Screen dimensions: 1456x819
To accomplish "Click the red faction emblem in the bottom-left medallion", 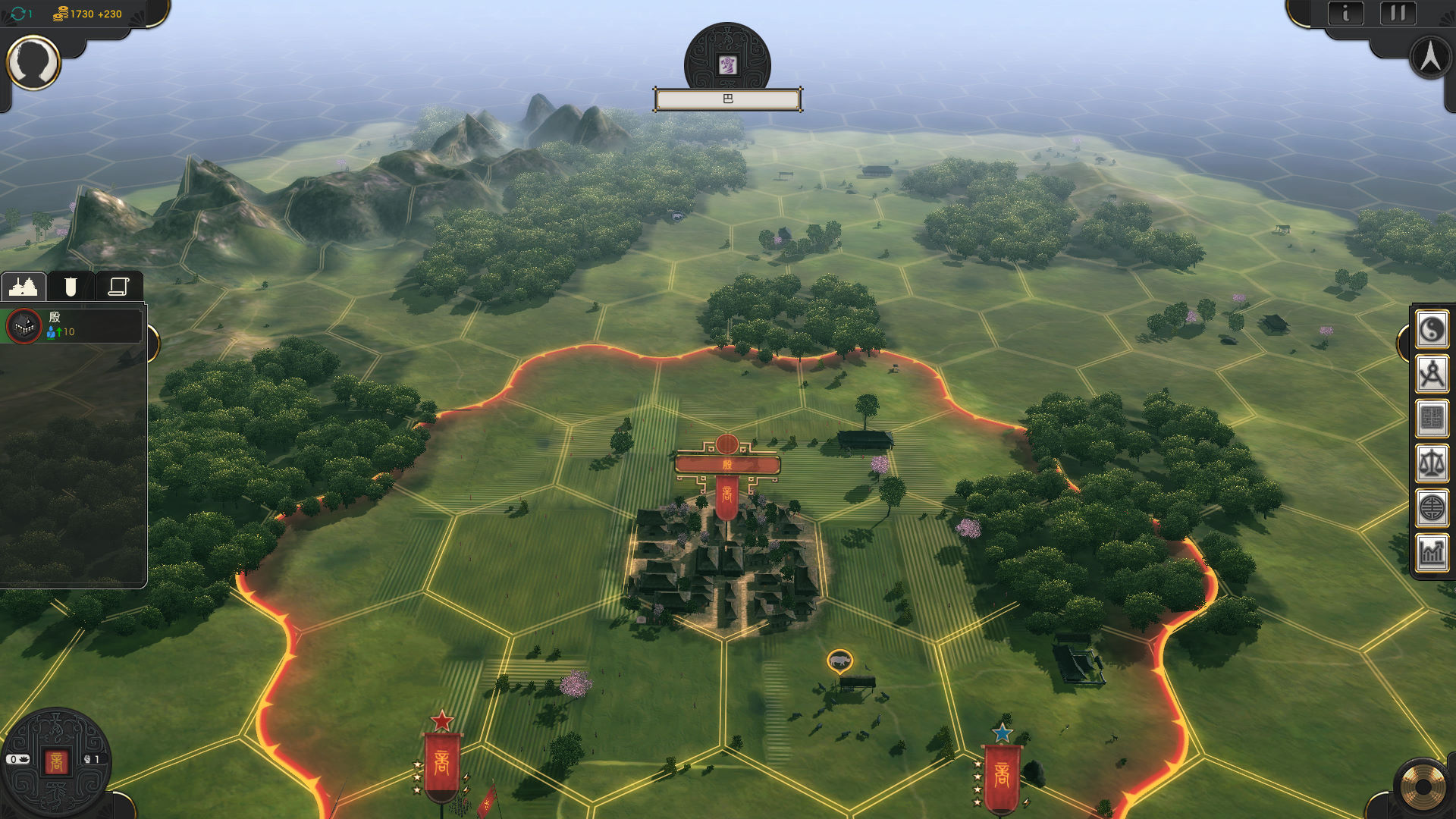I will [56, 761].
